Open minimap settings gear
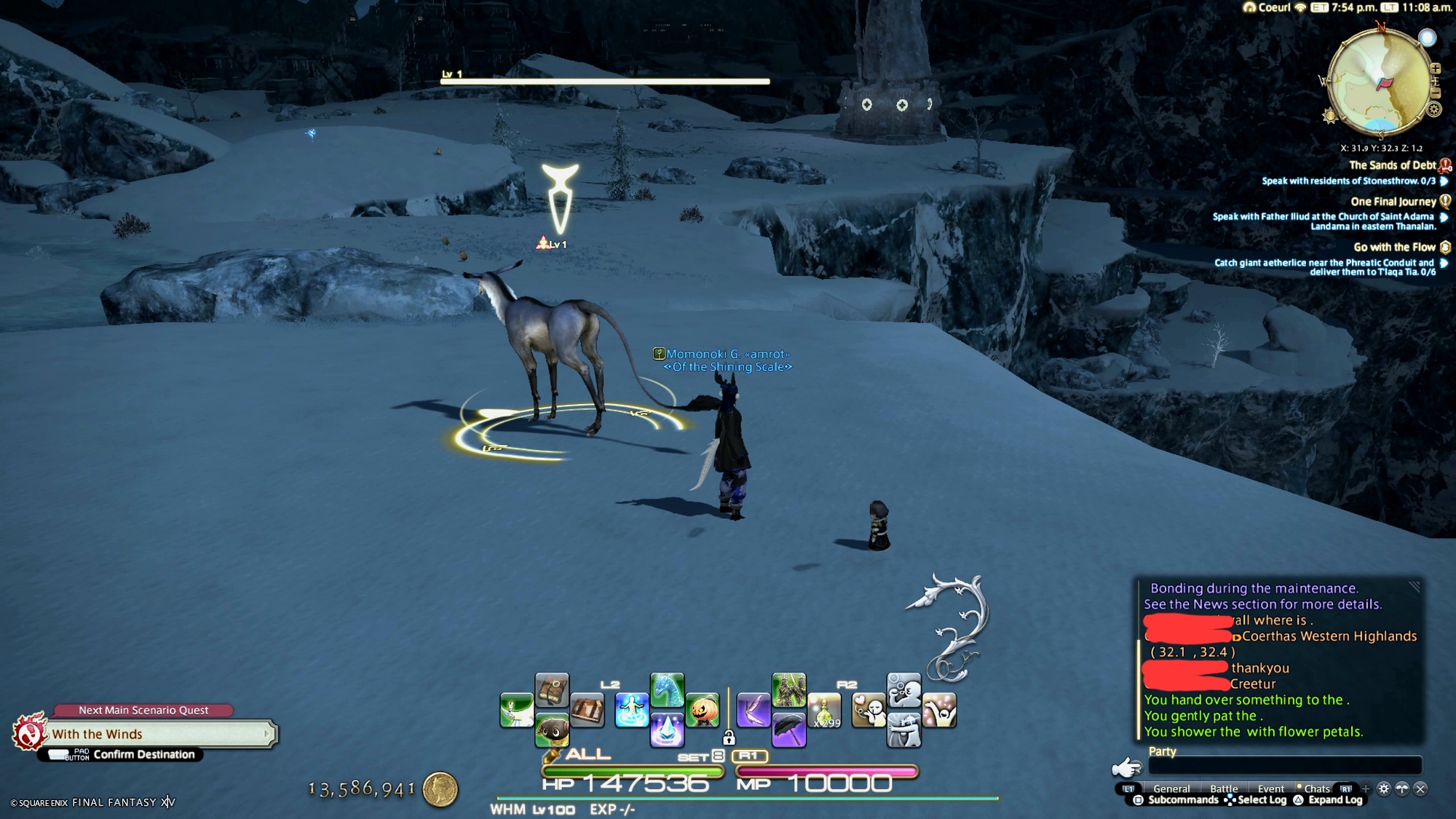Screen dimensions: 1456x819 click(1434, 110)
